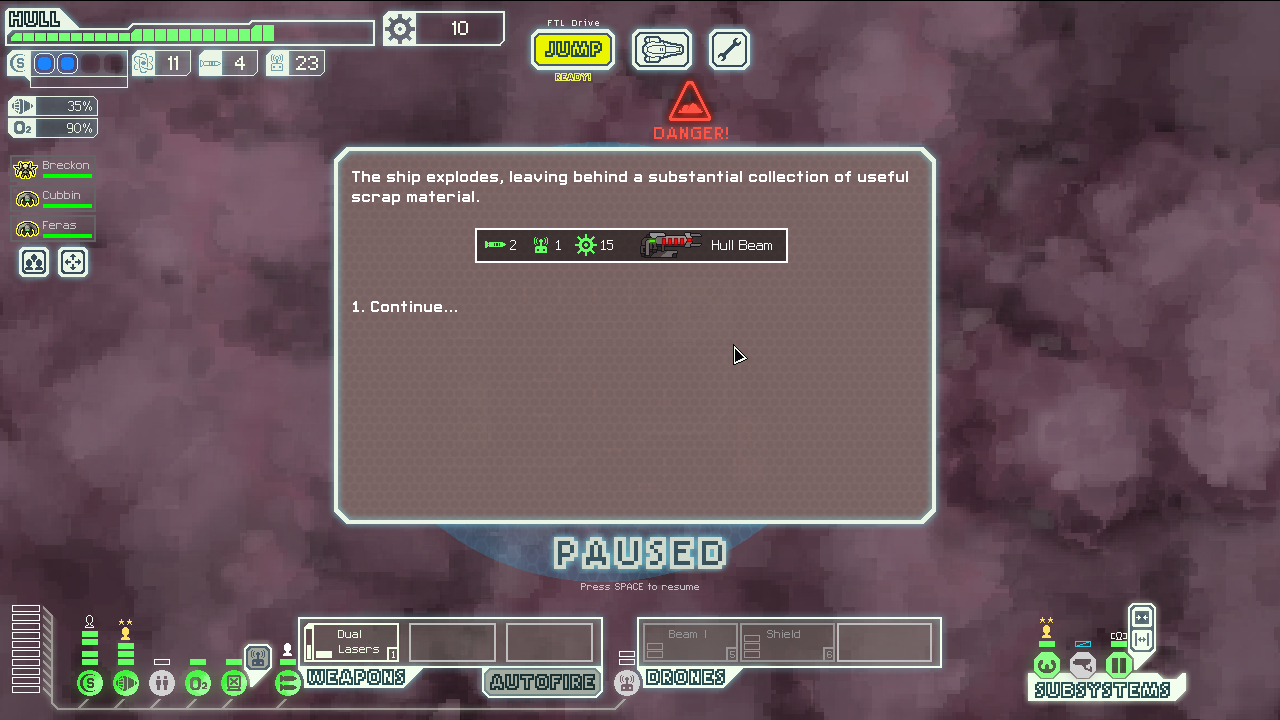Select crew member Feras

point(54,228)
